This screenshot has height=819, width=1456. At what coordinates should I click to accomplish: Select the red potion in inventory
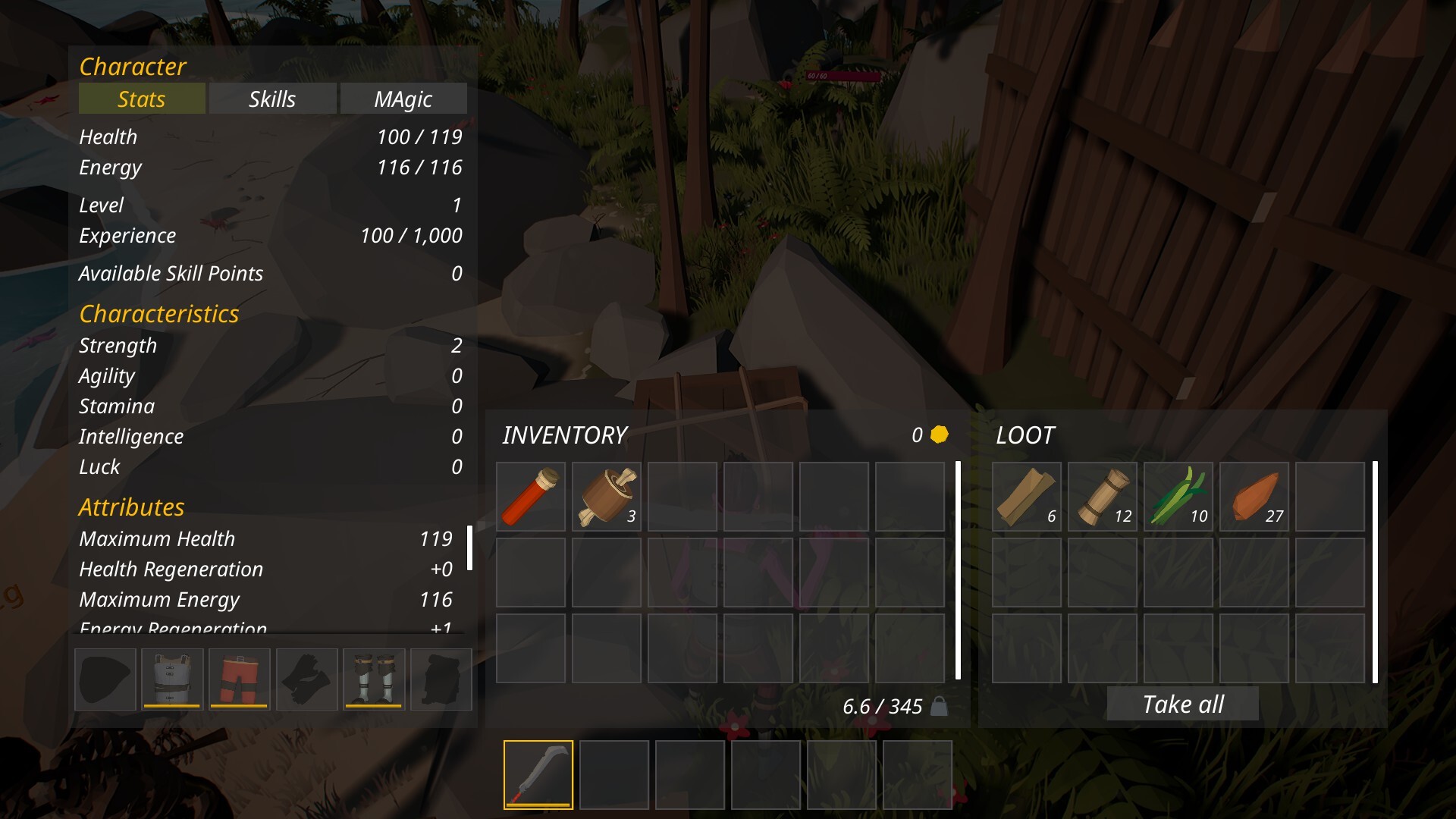coord(530,497)
